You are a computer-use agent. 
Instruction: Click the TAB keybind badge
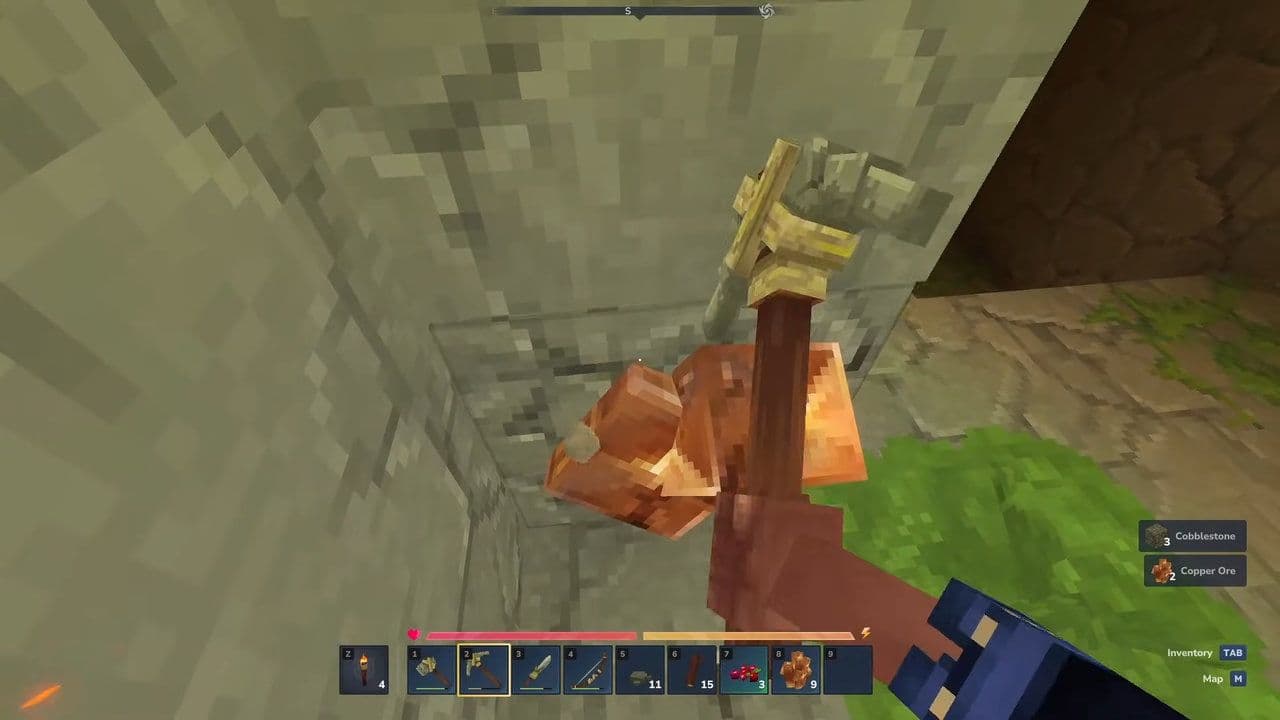[x=1232, y=652]
